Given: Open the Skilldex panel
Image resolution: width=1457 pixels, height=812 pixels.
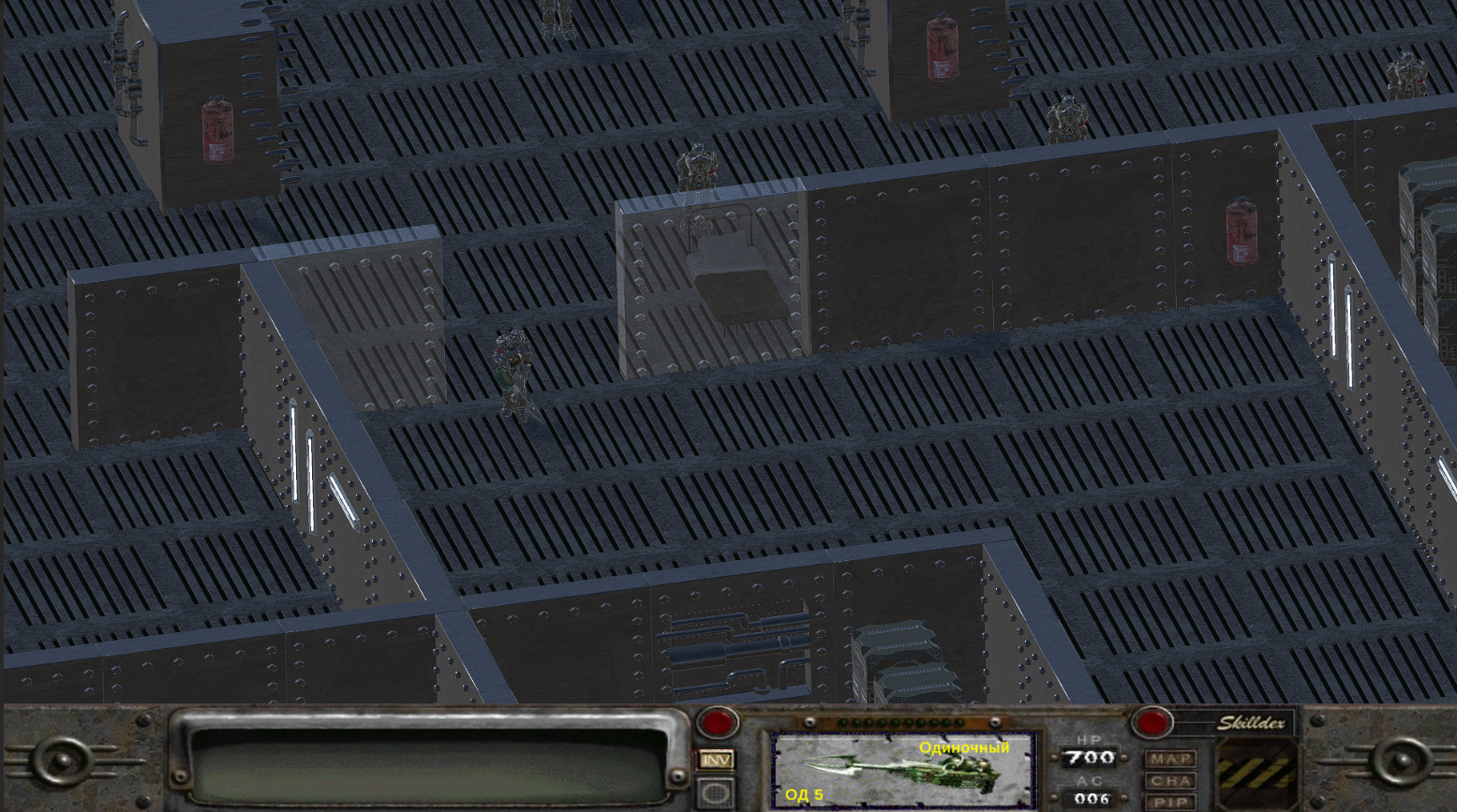Looking at the screenshot, I should tap(1254, 722).
